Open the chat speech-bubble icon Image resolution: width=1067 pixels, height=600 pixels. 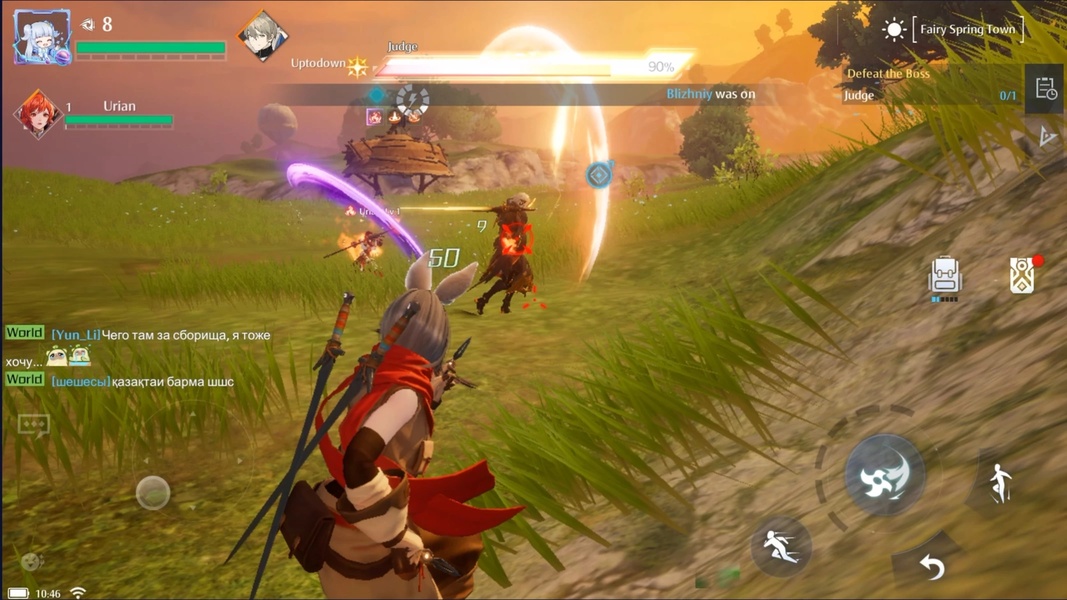click(x=33, y=425)
